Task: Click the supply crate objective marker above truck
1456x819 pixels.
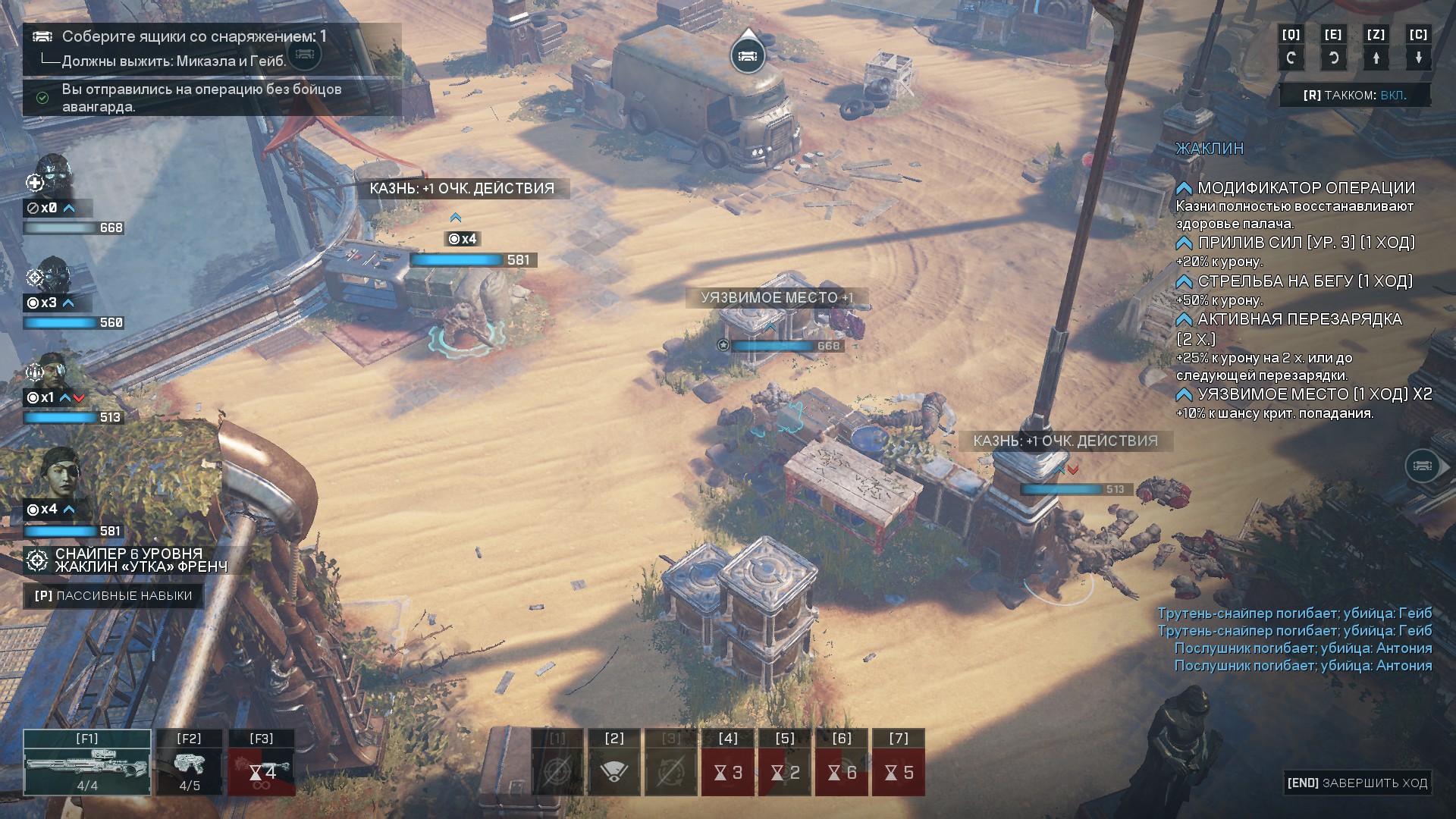Action: 747,55
